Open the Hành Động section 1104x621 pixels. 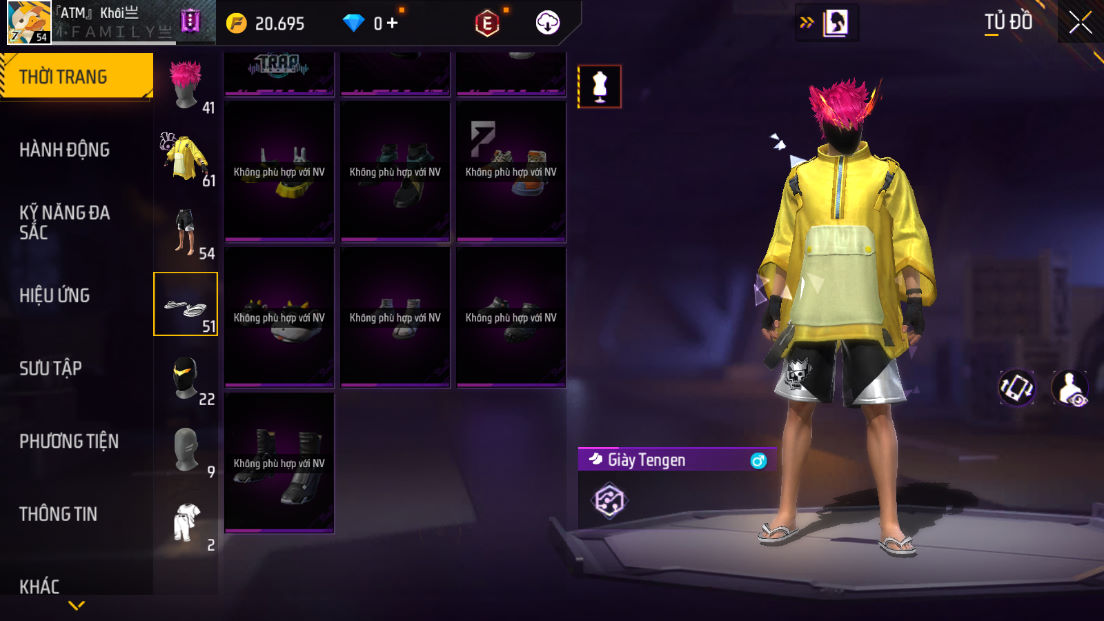coord(65,150)
